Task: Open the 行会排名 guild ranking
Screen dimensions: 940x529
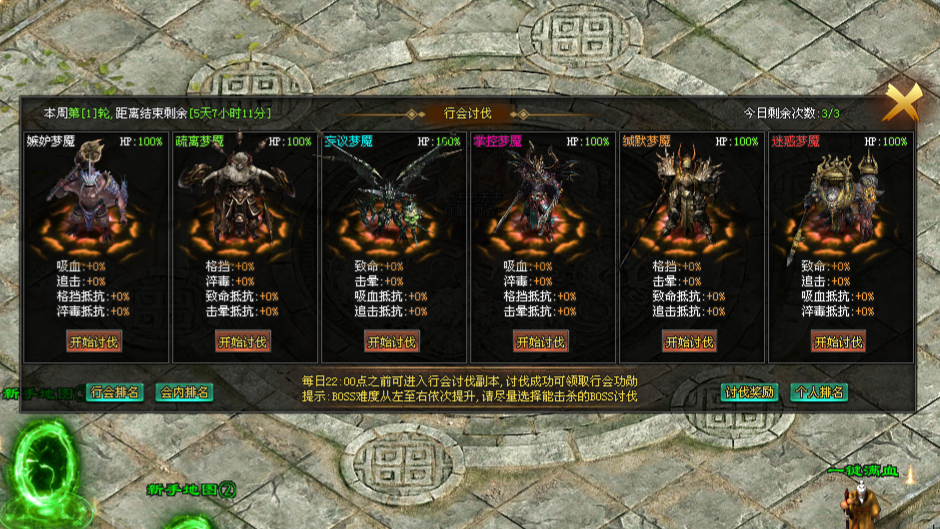Action: (x=115, y=392)
